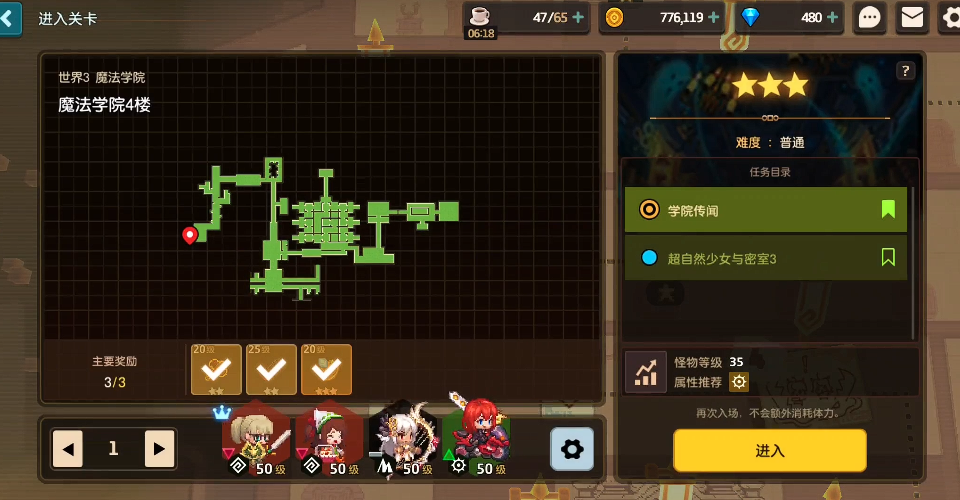Go back using the top-left arrow
Viewport: 960px width, 500px height.
click(x=10, y=18)
